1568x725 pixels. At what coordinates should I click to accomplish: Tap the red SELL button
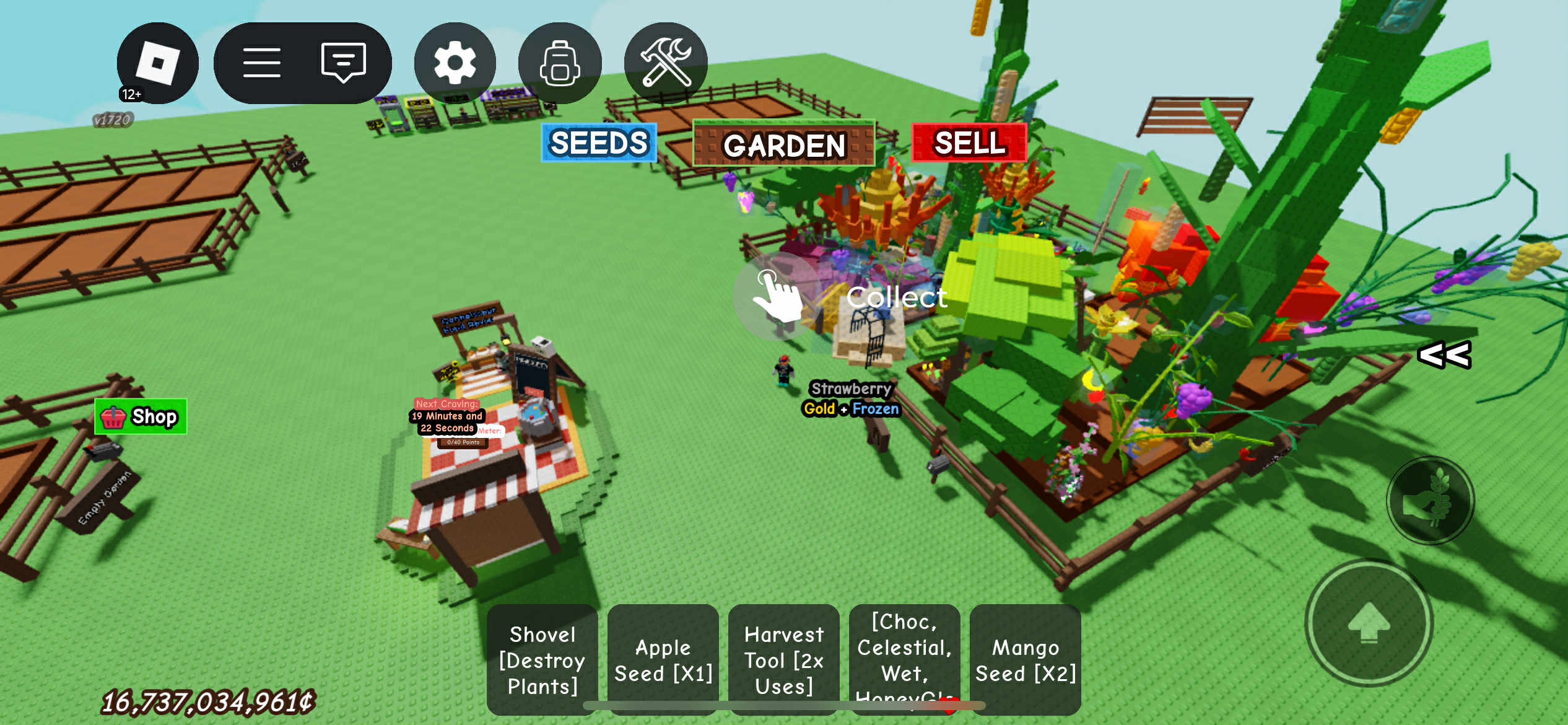(969, 143)
